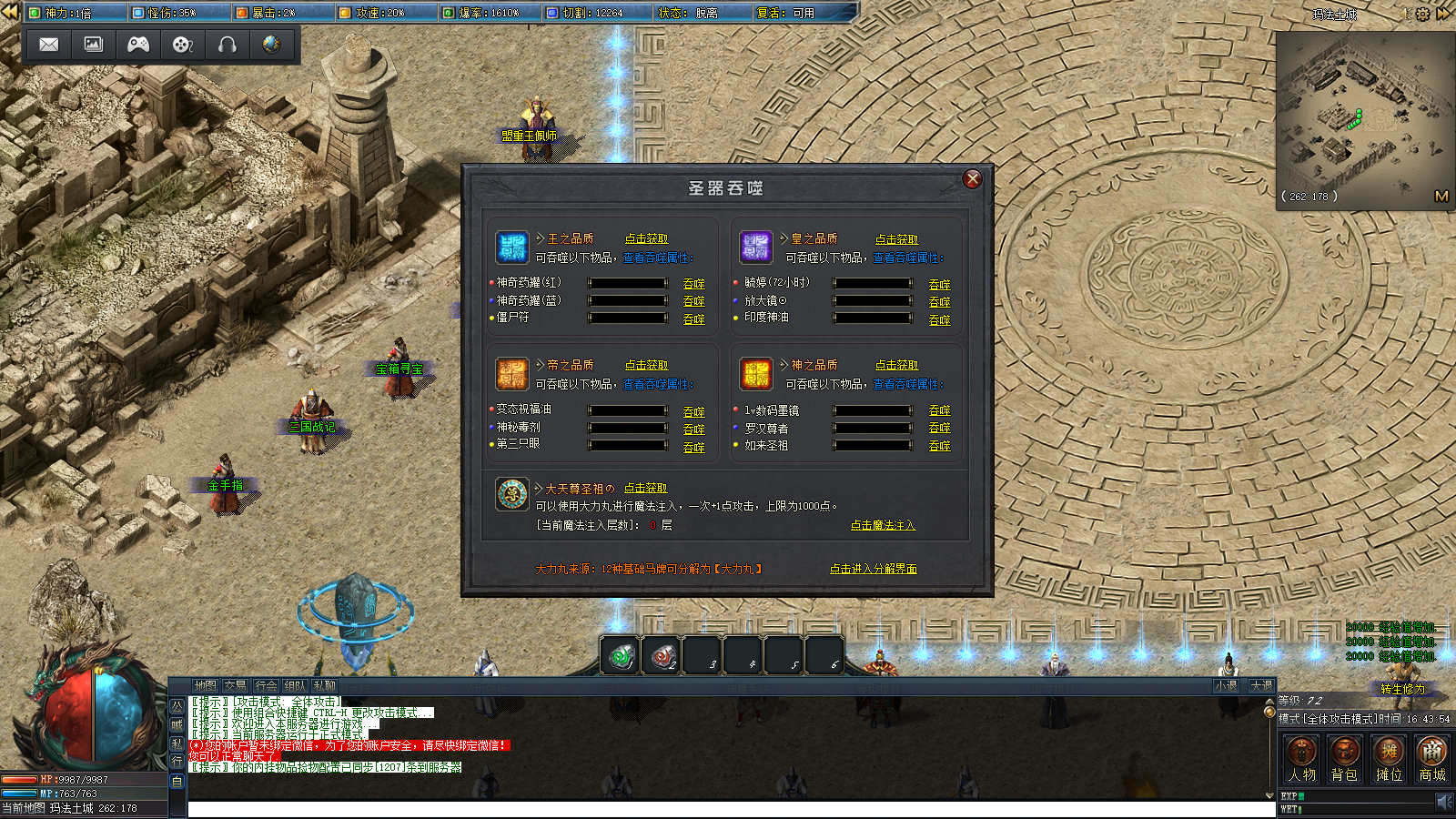
Task: Open the mail envelope icon
Action: coord(49,45)
